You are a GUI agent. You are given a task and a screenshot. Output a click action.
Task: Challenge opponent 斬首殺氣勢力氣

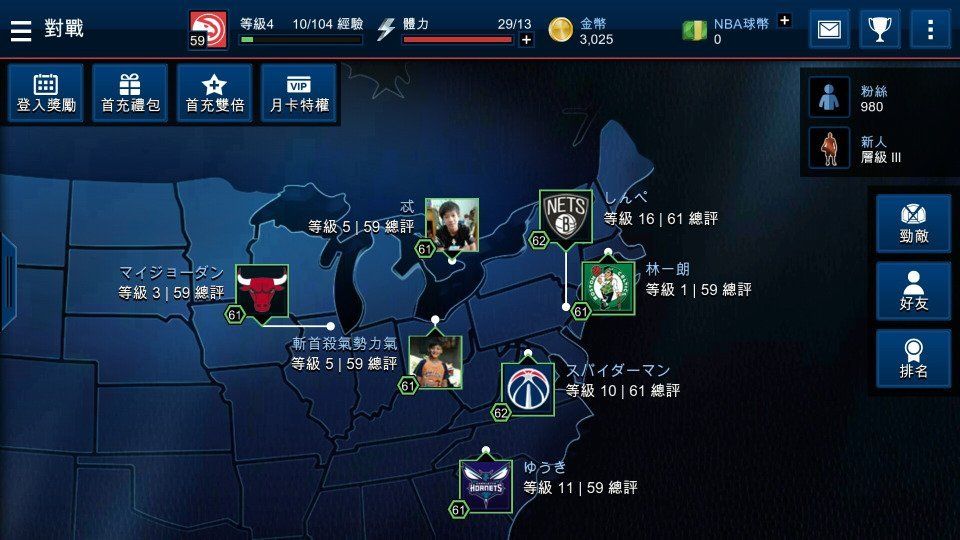[435, 361]
